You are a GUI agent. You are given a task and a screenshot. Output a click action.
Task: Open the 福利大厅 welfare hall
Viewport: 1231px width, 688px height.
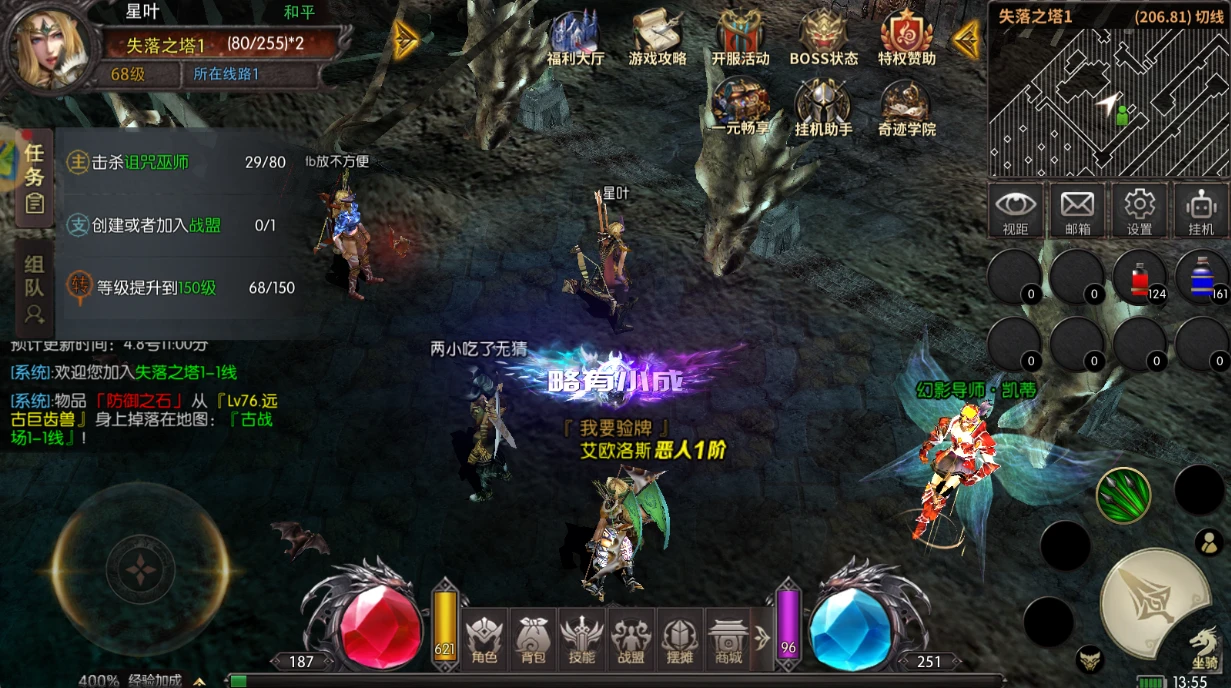click(x=575, y=38)
